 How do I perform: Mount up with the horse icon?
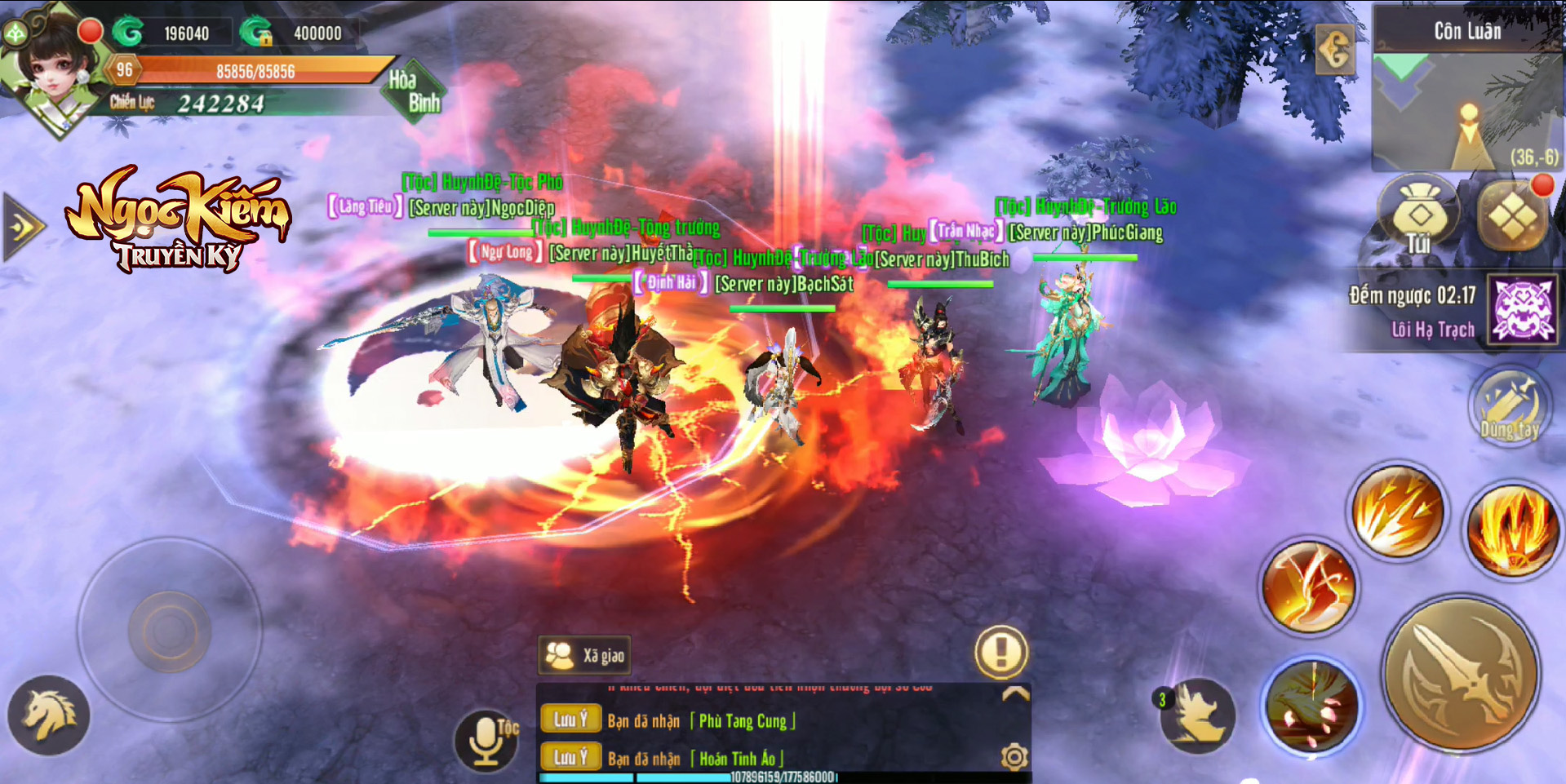coord(49,715)
